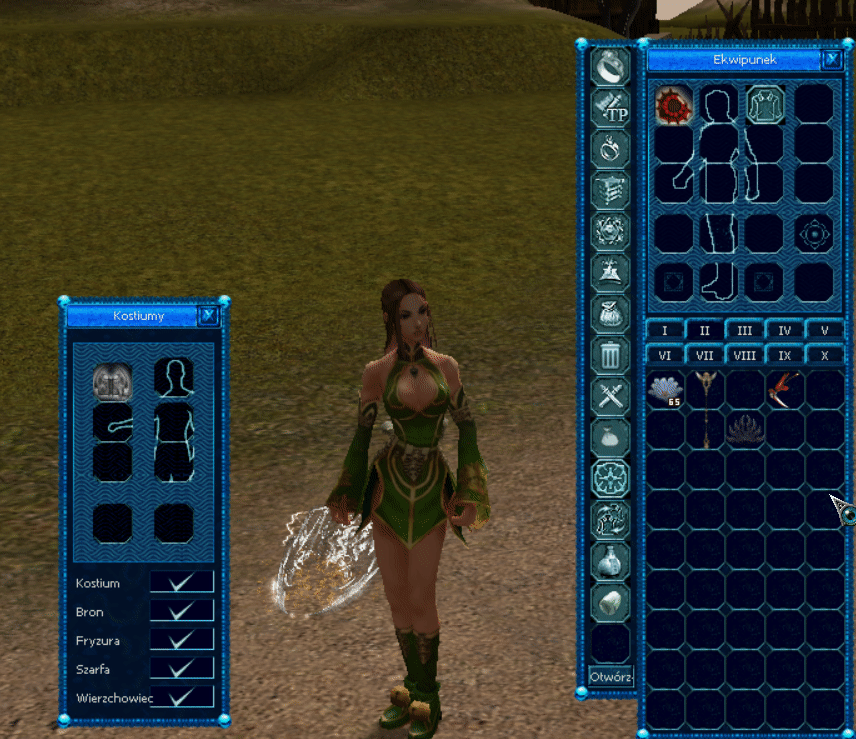Switch to inventory page II
The image size is (856, 739).
coord(705,330)
